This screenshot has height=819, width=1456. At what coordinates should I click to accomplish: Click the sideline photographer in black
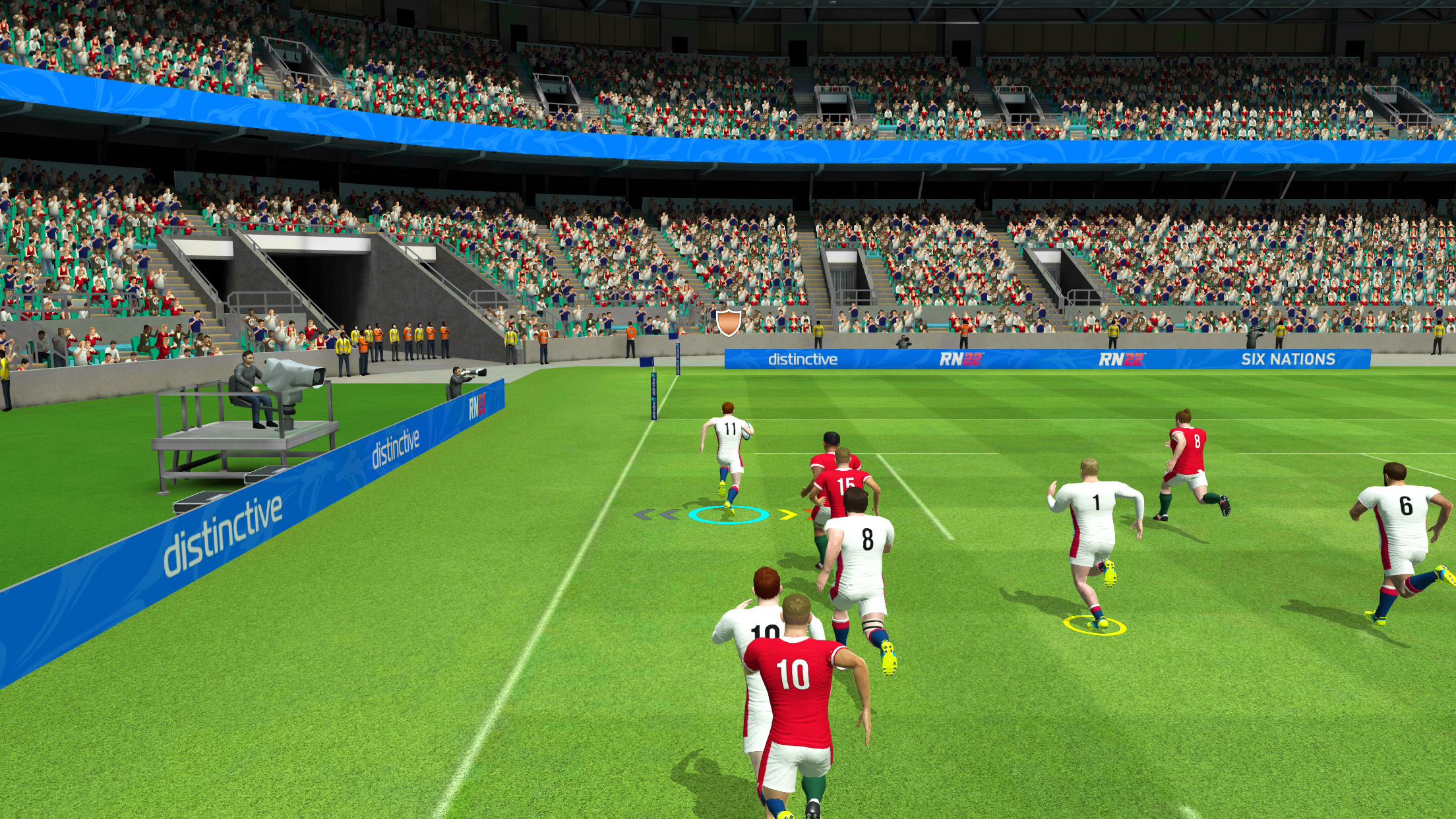tap(458, 380)
